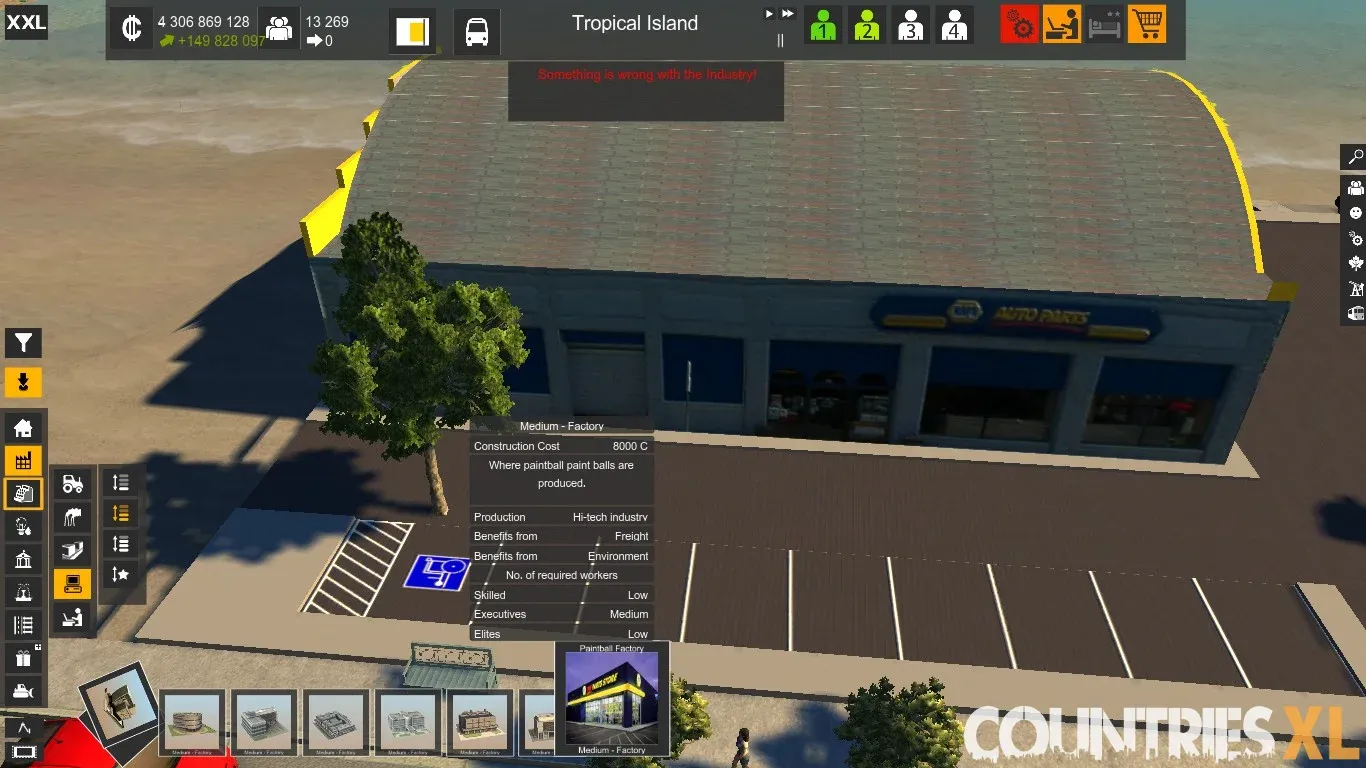Open the shopping cart commerce indicator
This screenshot has width=1366, height=768.
[x=1147, y=25]
